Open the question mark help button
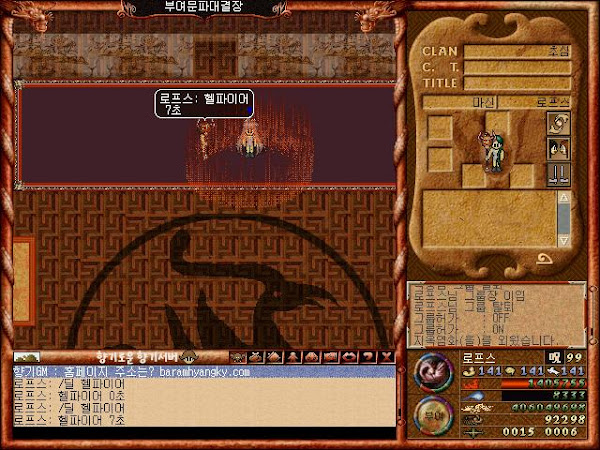600x450 pixels. tap(369, 356)
